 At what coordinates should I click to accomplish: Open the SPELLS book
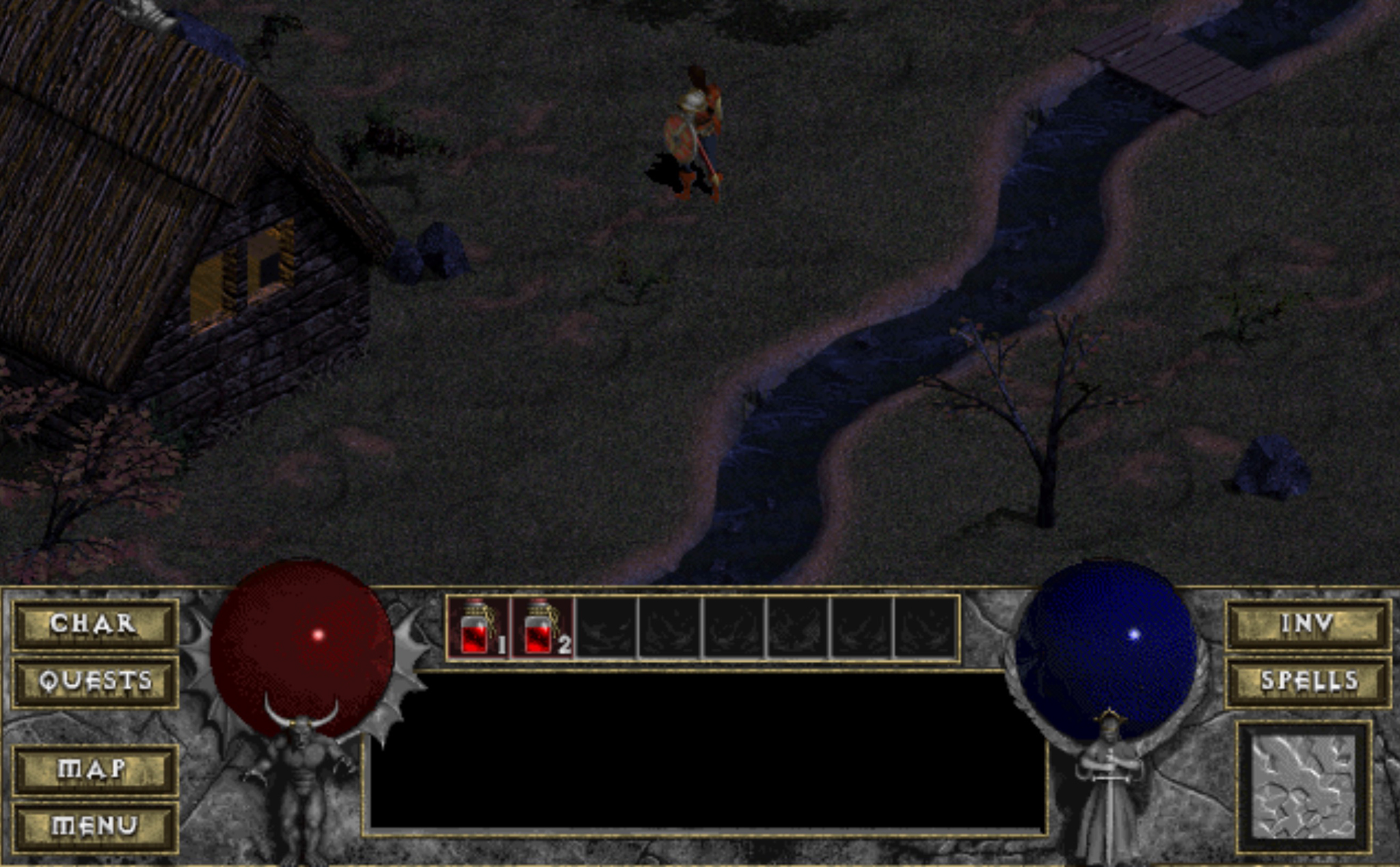pos(1307,681)
